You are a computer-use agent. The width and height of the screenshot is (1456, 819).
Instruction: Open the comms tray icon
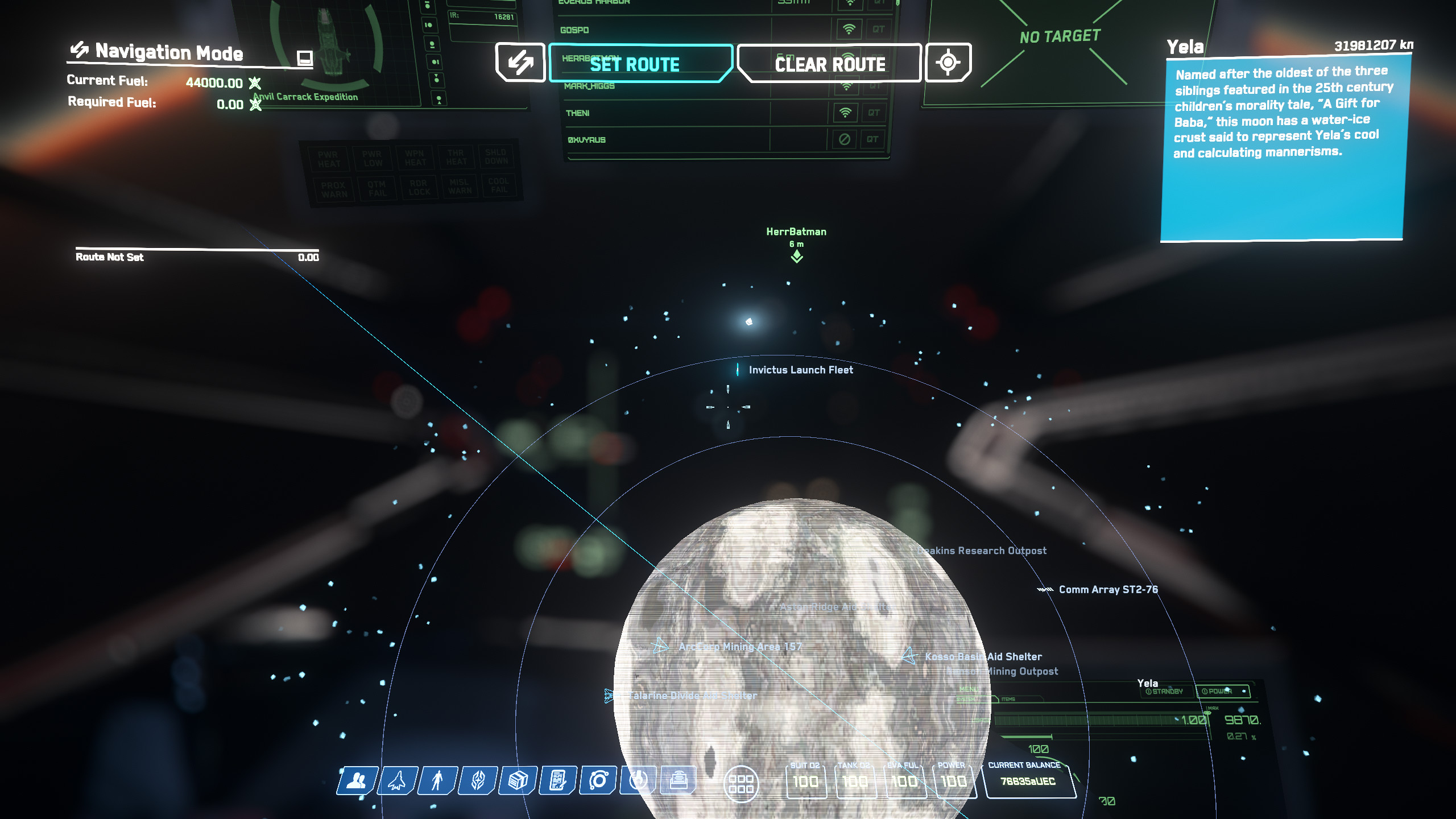click(678, 780)
